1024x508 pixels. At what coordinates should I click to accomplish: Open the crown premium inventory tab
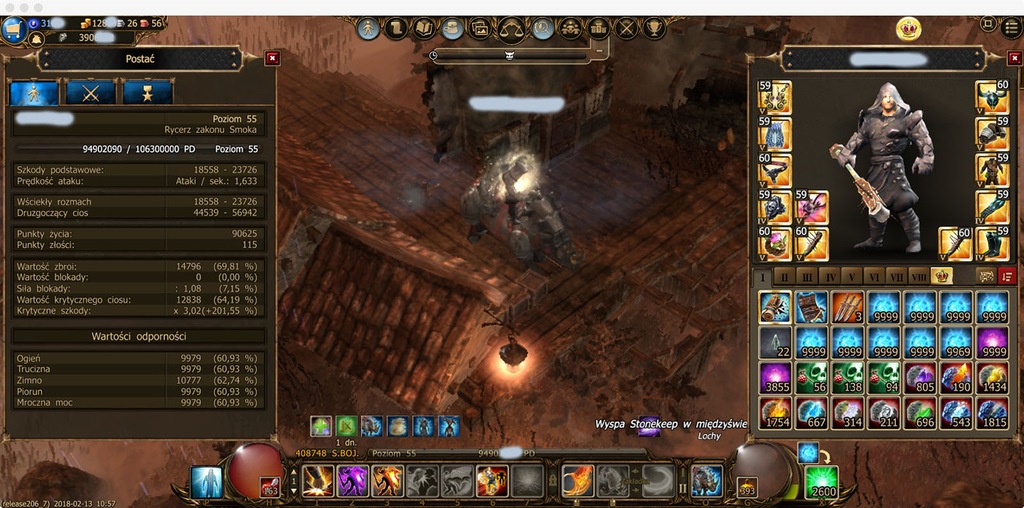click(x=941, y=276)
